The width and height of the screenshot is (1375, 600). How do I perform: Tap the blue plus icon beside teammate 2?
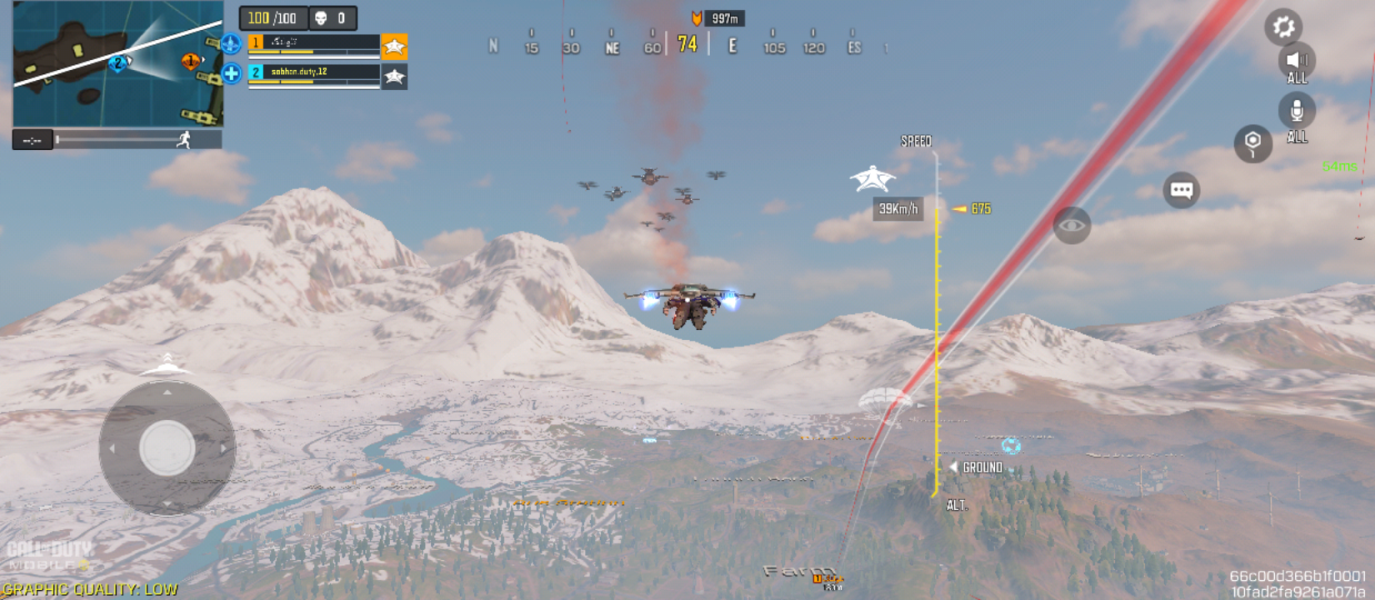231,73
